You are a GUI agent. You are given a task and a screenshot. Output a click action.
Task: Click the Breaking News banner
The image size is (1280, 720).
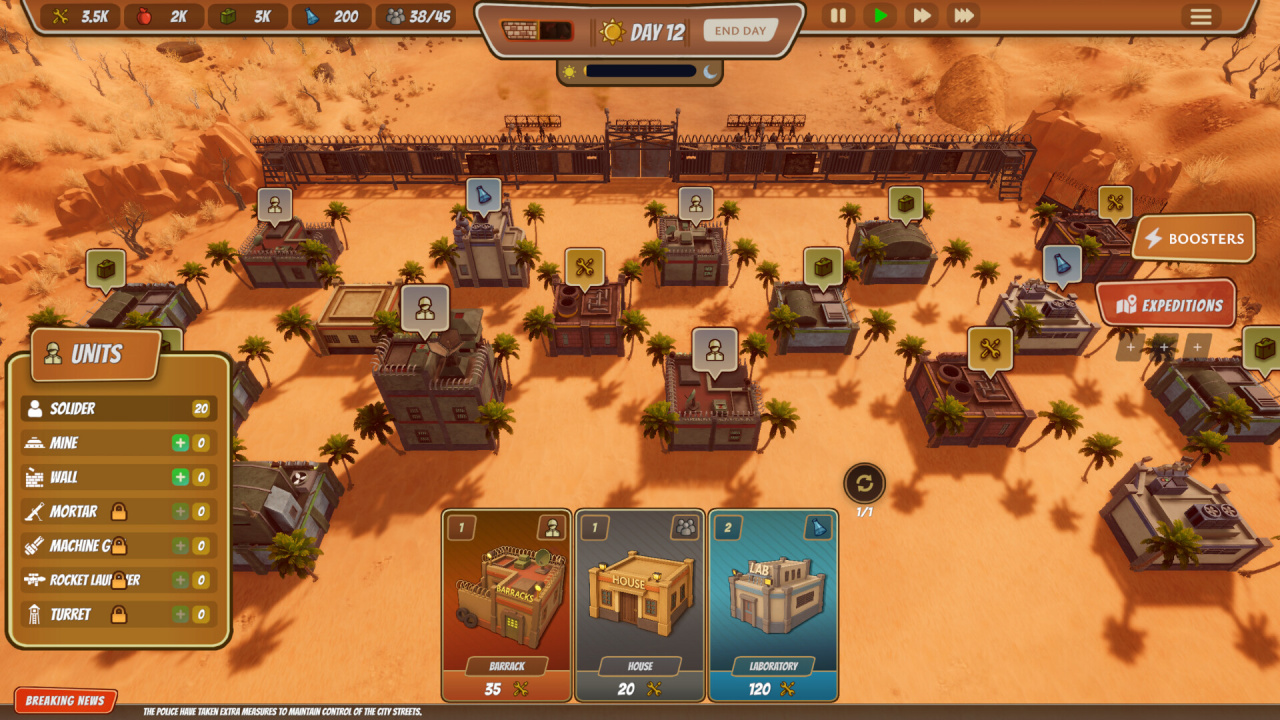point(66,701)
